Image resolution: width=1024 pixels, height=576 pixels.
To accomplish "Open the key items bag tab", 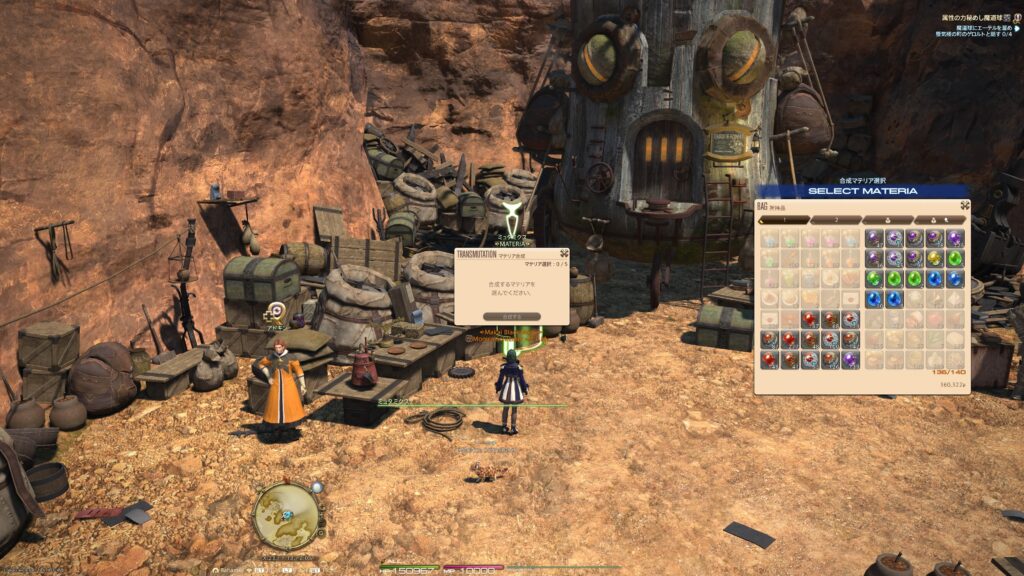I will 939,220.
